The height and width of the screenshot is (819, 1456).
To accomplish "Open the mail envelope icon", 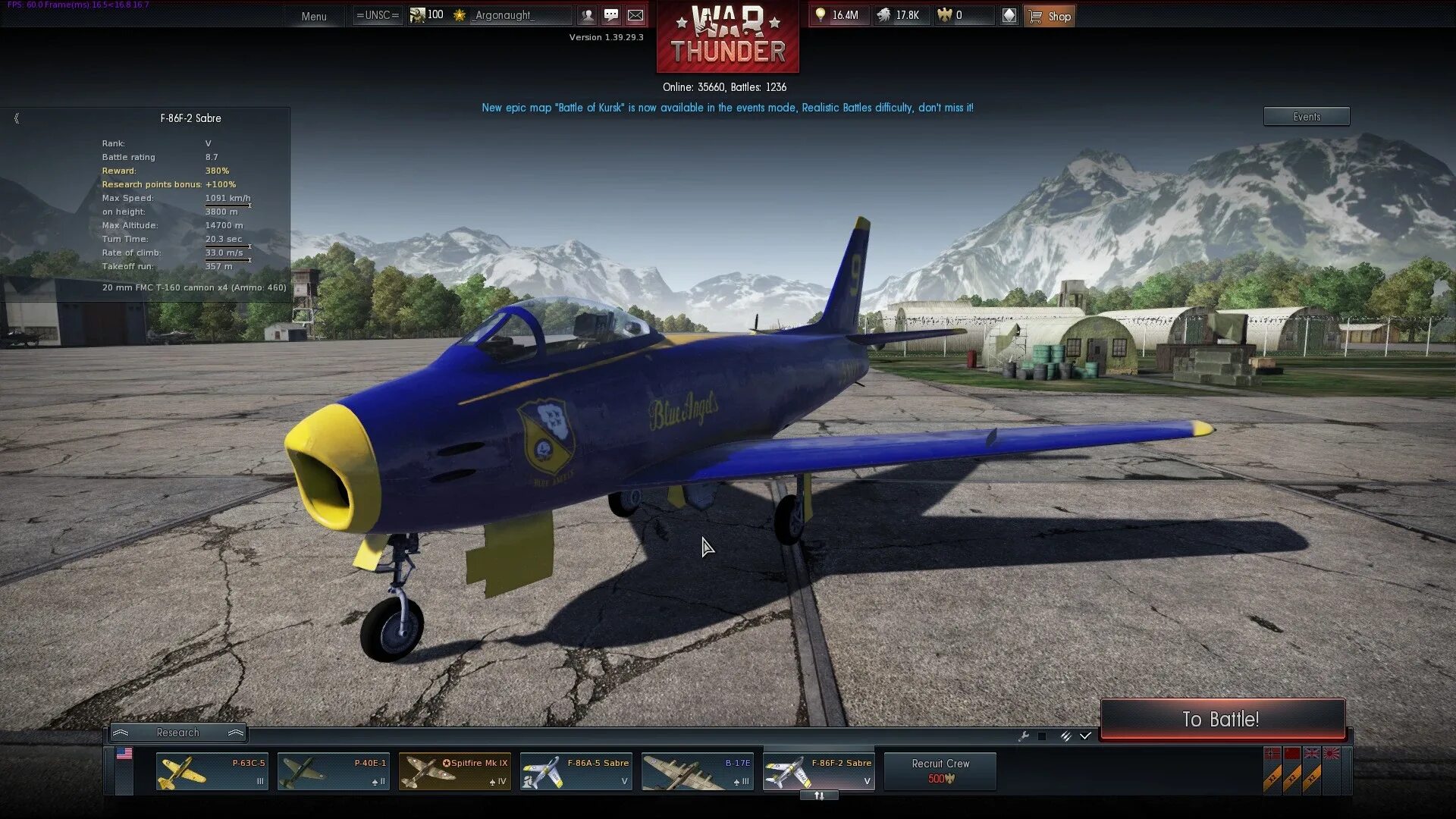I will click(x=635, y=15).
